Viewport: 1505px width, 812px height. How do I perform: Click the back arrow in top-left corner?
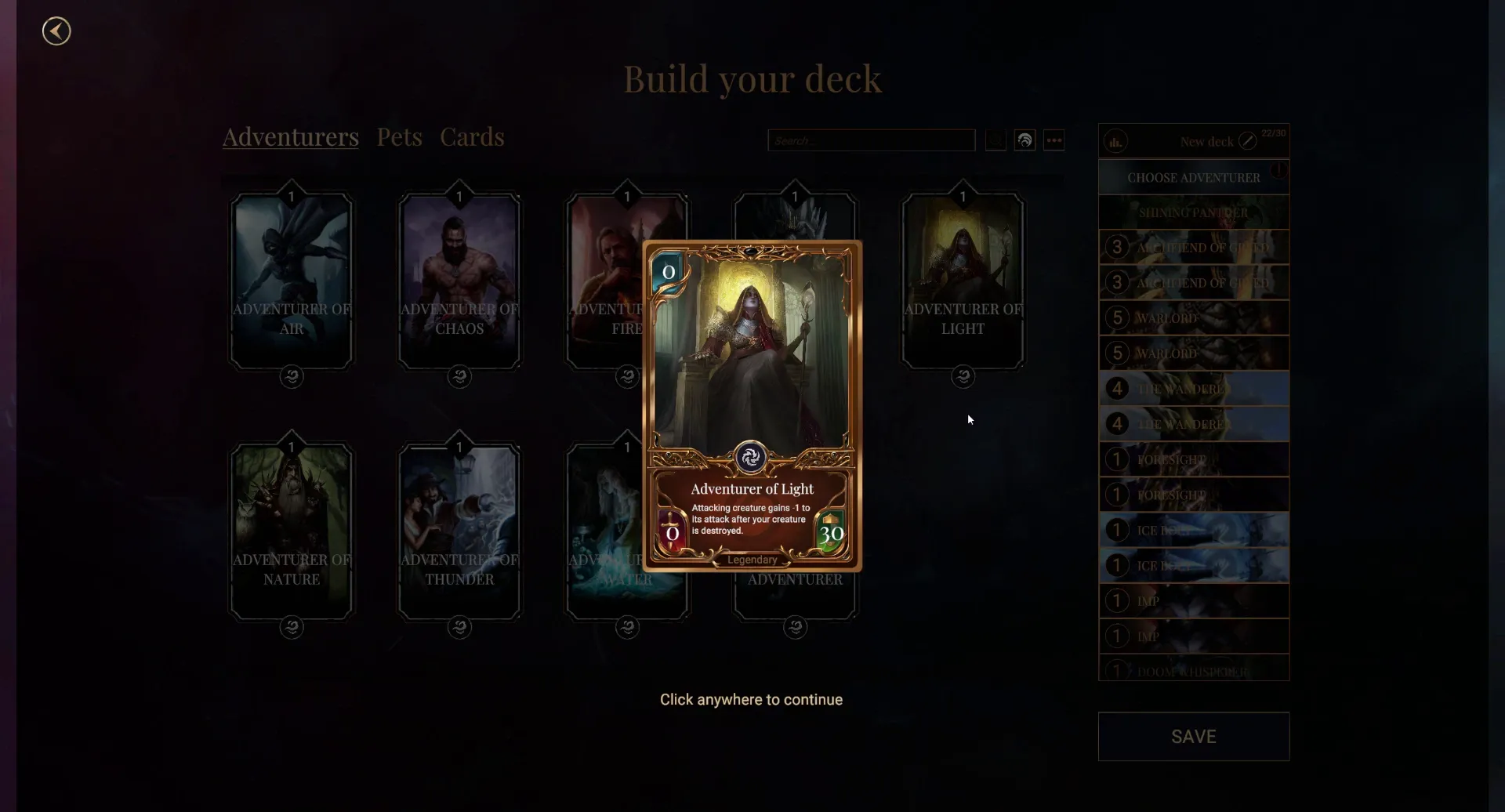tap(56, 31)
